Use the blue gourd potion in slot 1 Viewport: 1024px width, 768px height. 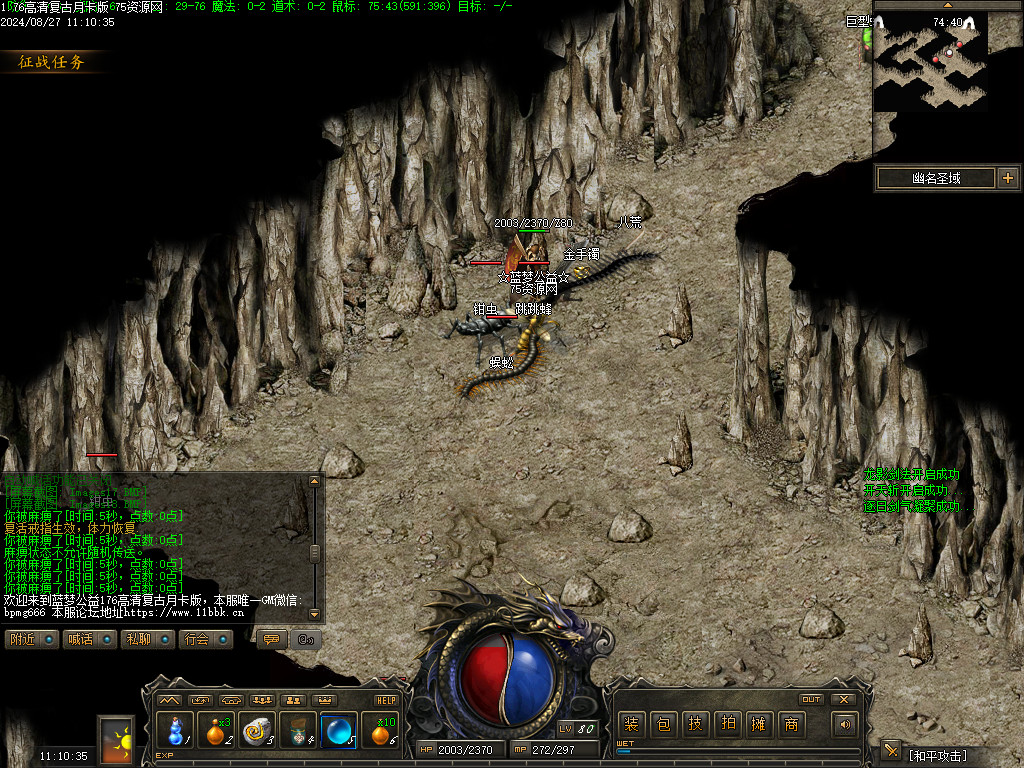coord(176,732)
